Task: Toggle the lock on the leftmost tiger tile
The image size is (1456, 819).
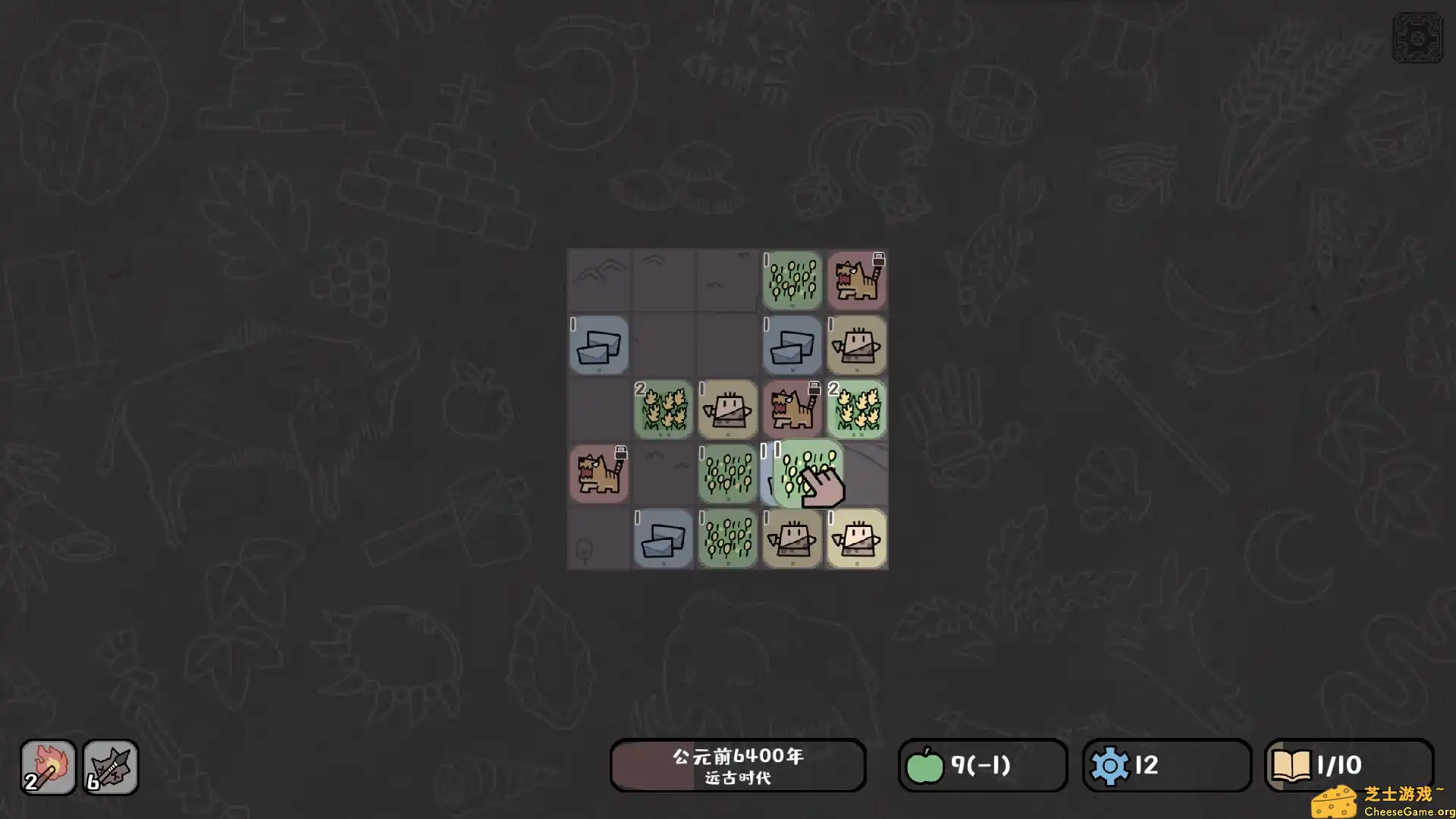Action: pyautogui.click(x=622, y=453)
